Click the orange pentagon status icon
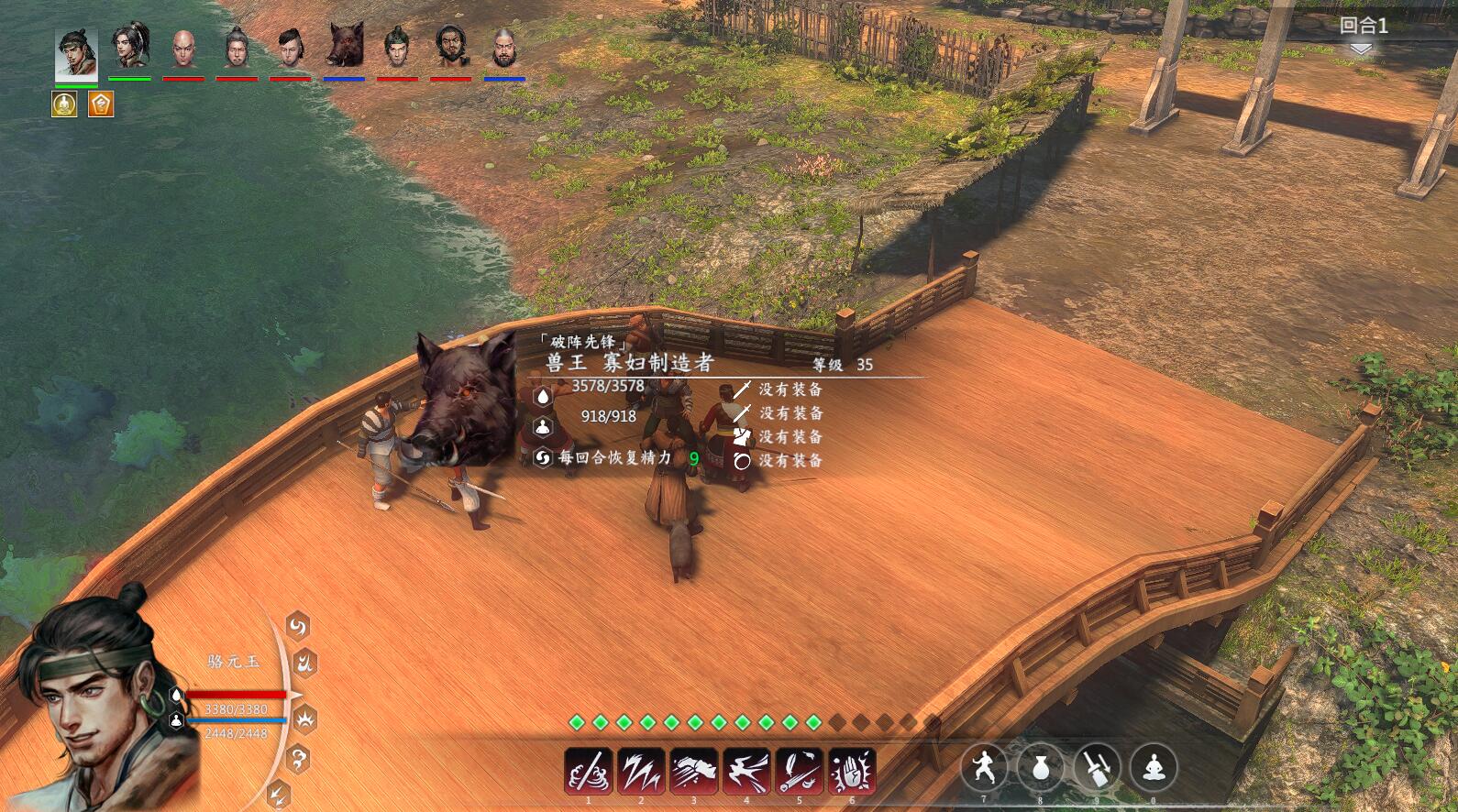 click(101, 104)
